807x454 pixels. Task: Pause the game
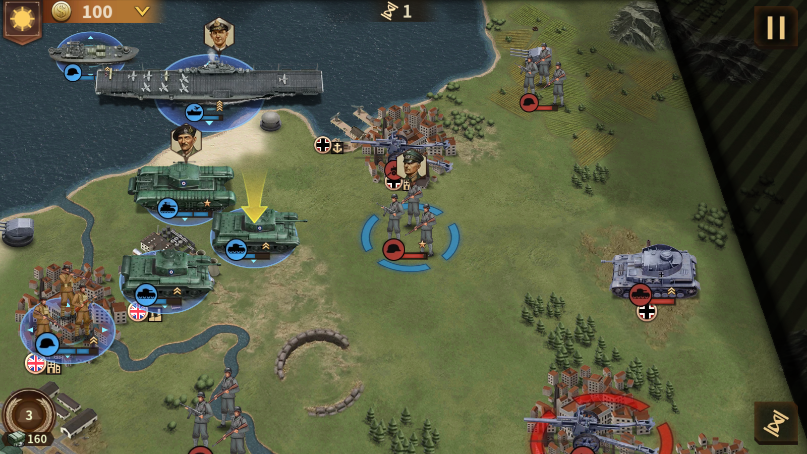coord(775,27)
